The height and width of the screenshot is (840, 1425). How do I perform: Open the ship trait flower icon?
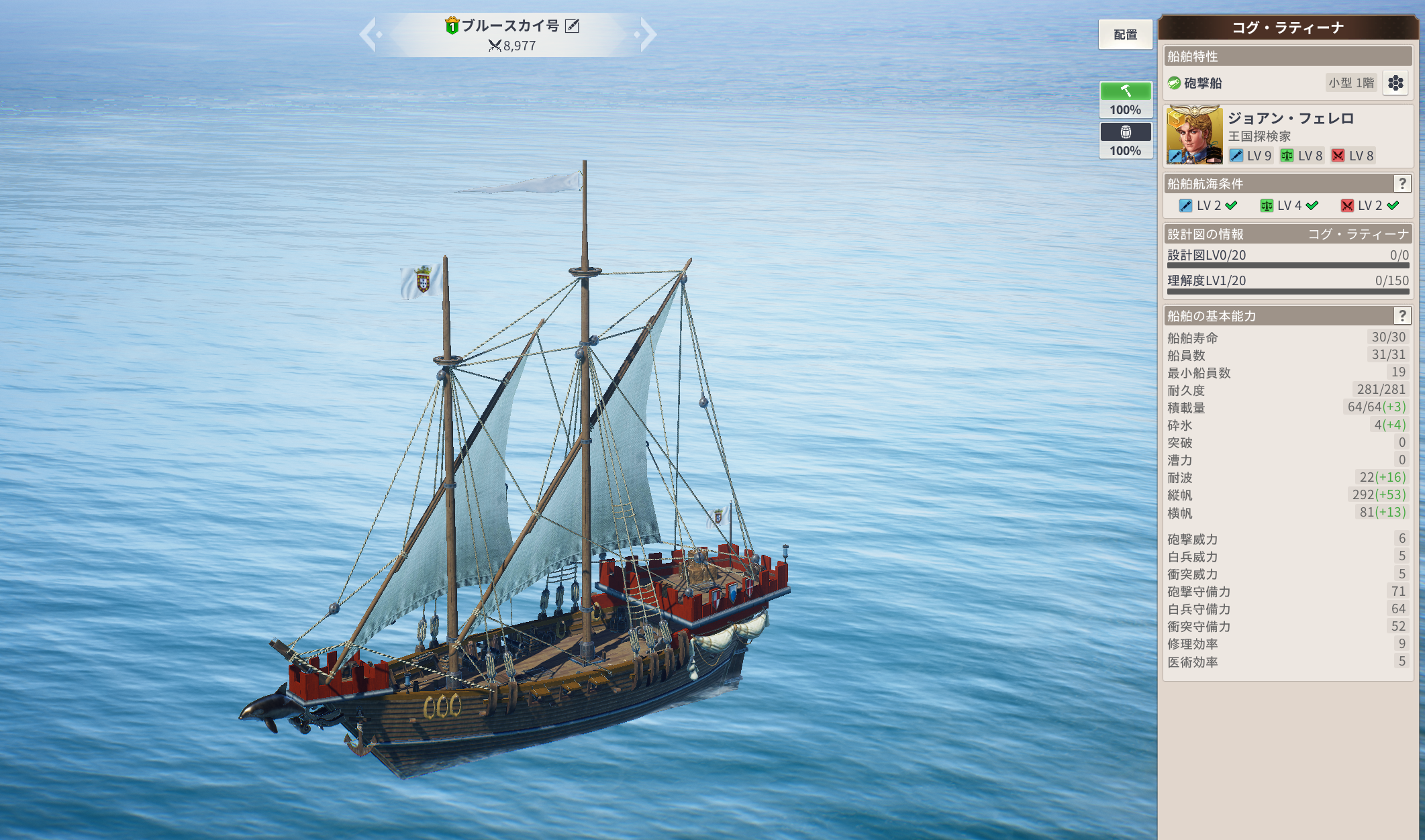pos(1395,83)
